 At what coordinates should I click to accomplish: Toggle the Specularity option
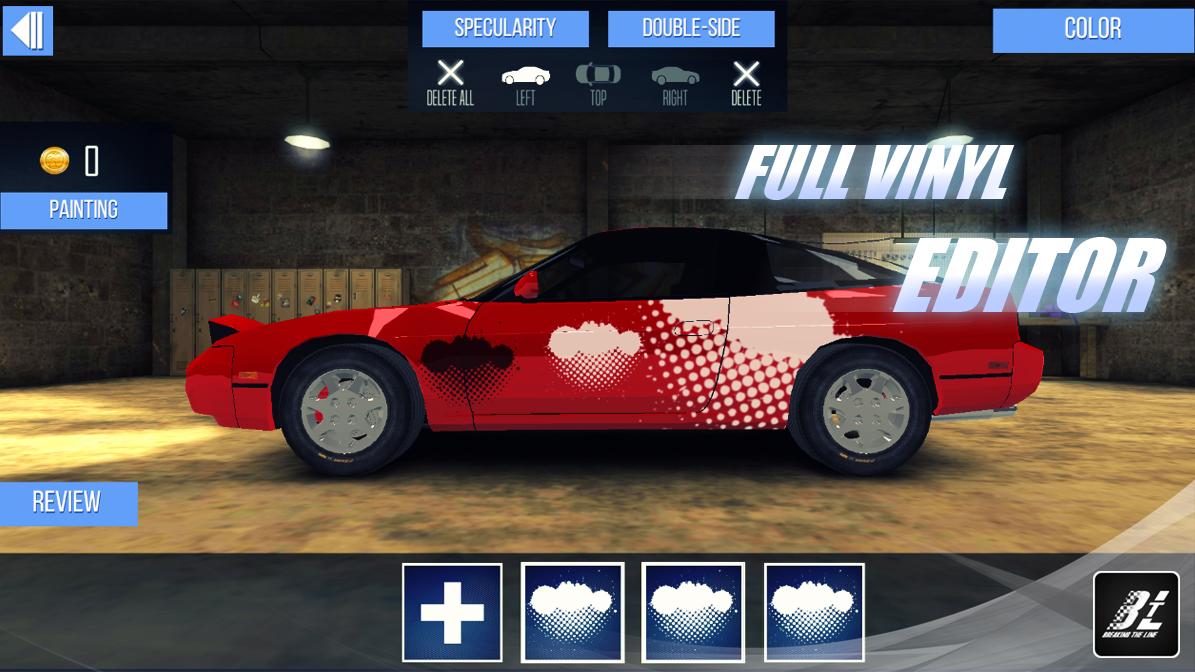(x=505, y=28)
